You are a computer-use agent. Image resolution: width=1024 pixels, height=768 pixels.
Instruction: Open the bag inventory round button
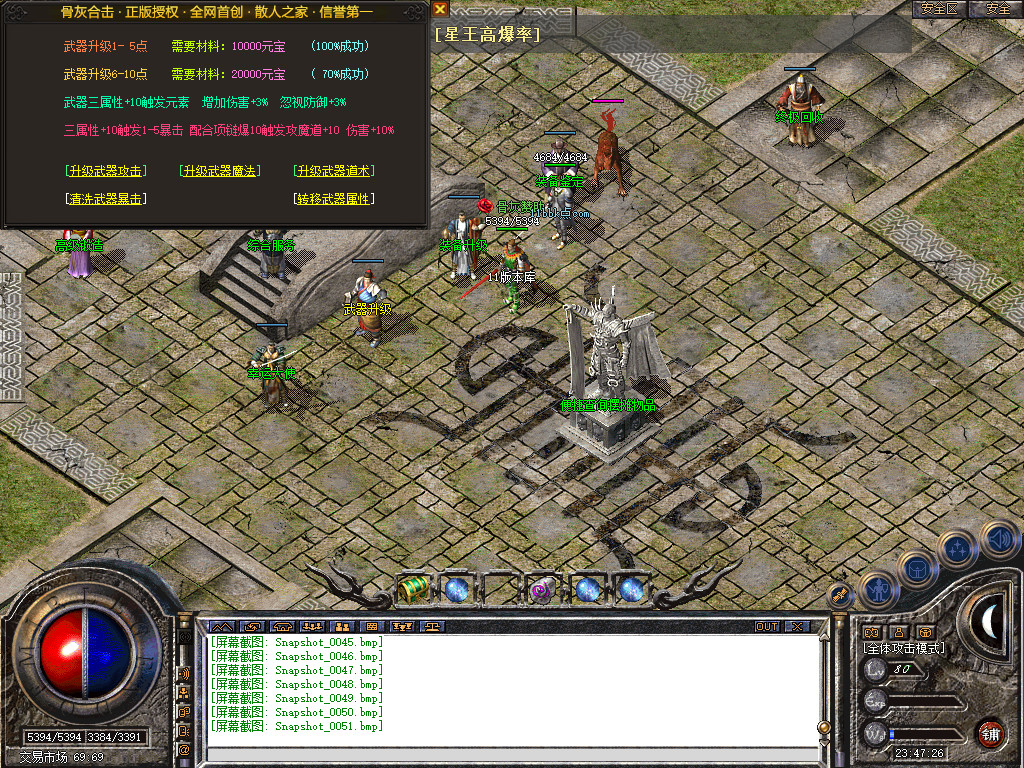click(917, 568)
